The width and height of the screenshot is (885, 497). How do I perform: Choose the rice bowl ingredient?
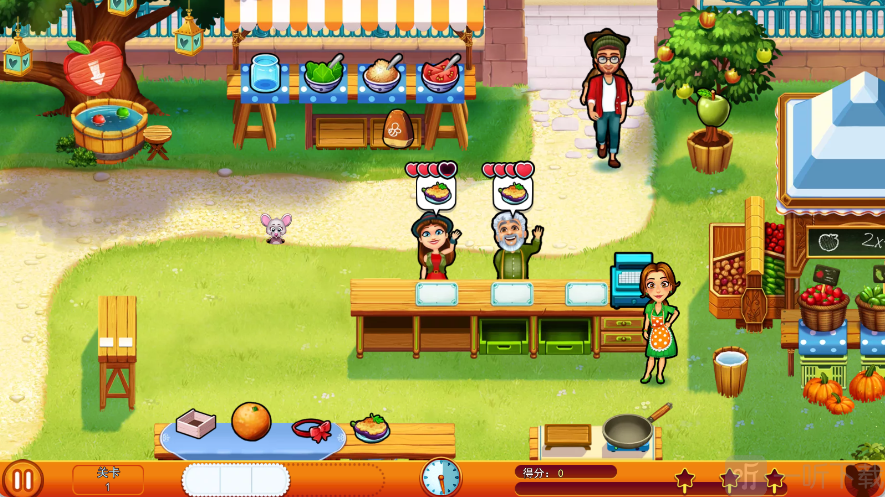point(381,75)
